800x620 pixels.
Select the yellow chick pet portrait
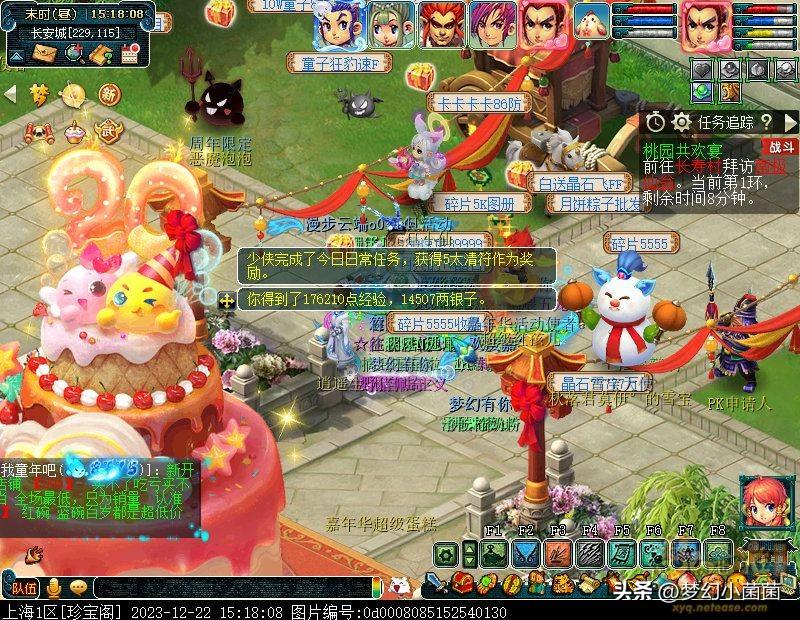[x=592, y=24]
